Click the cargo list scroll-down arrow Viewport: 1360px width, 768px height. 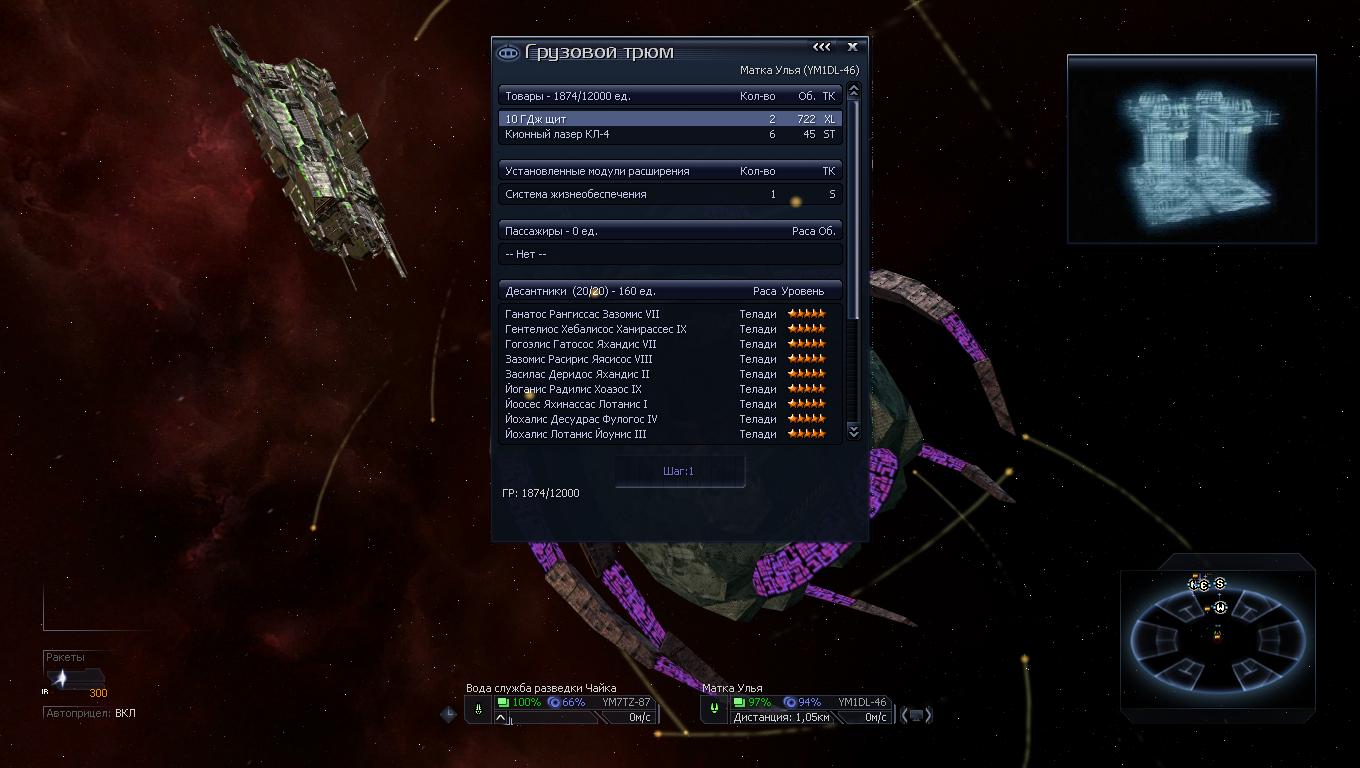pos(853,430)
